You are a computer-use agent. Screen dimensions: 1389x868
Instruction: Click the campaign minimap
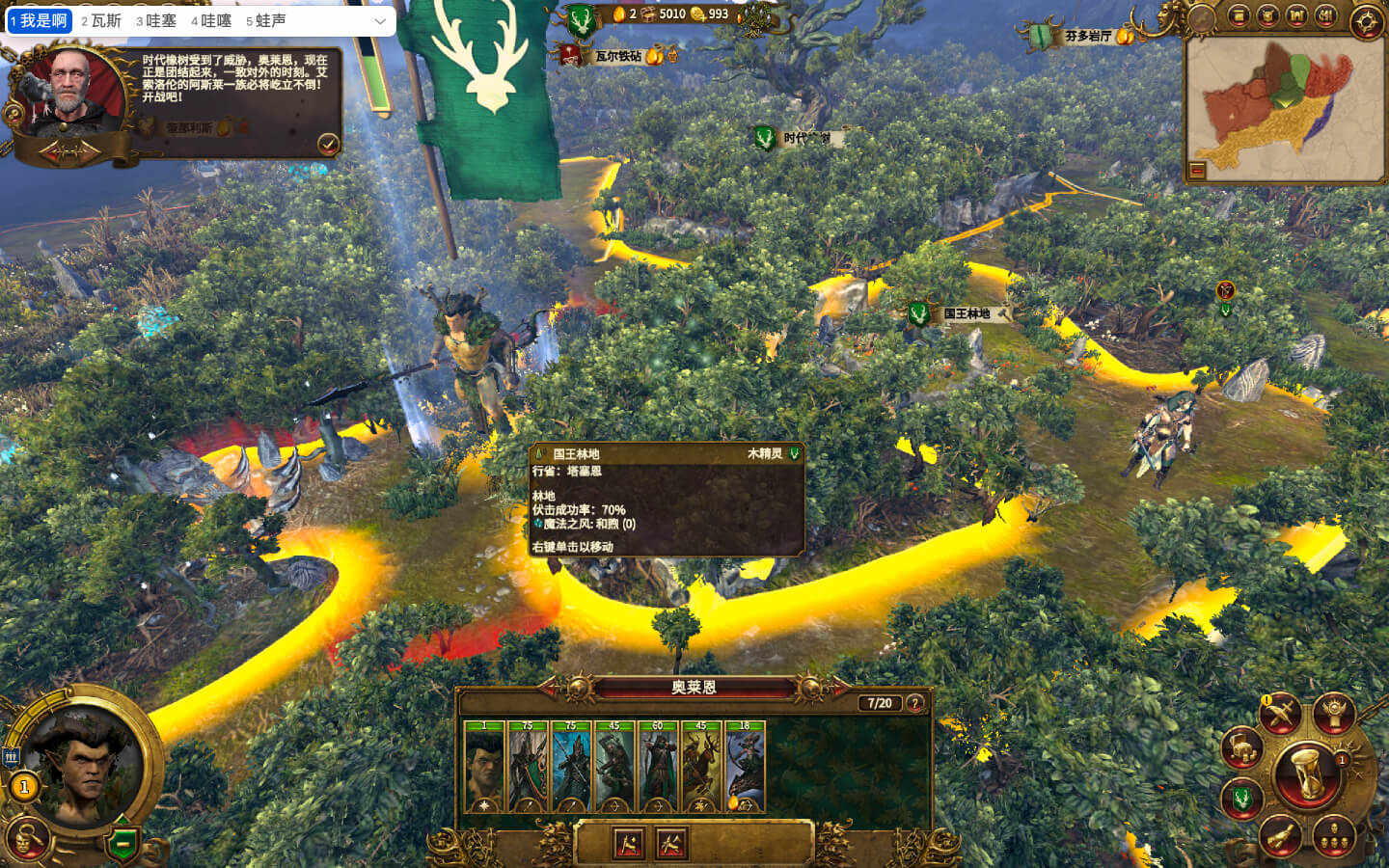(1283, 106)
